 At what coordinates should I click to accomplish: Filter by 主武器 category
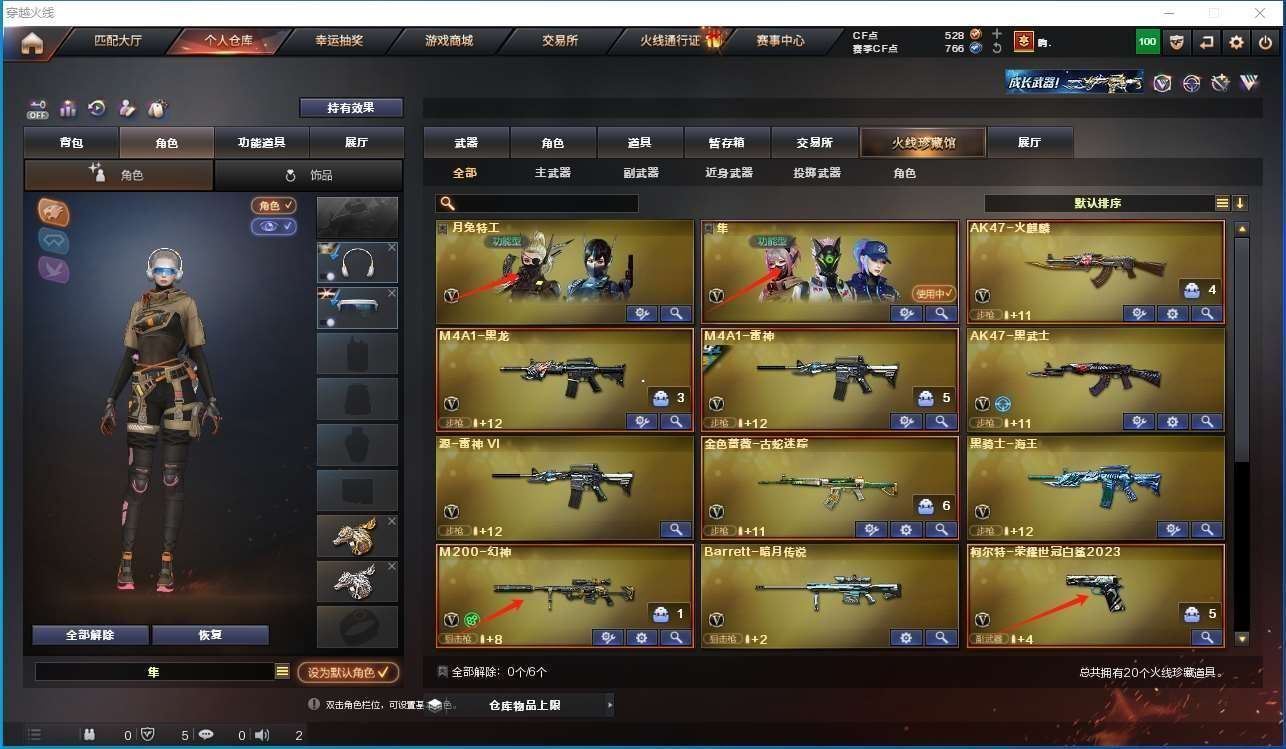tap(552, 173)
